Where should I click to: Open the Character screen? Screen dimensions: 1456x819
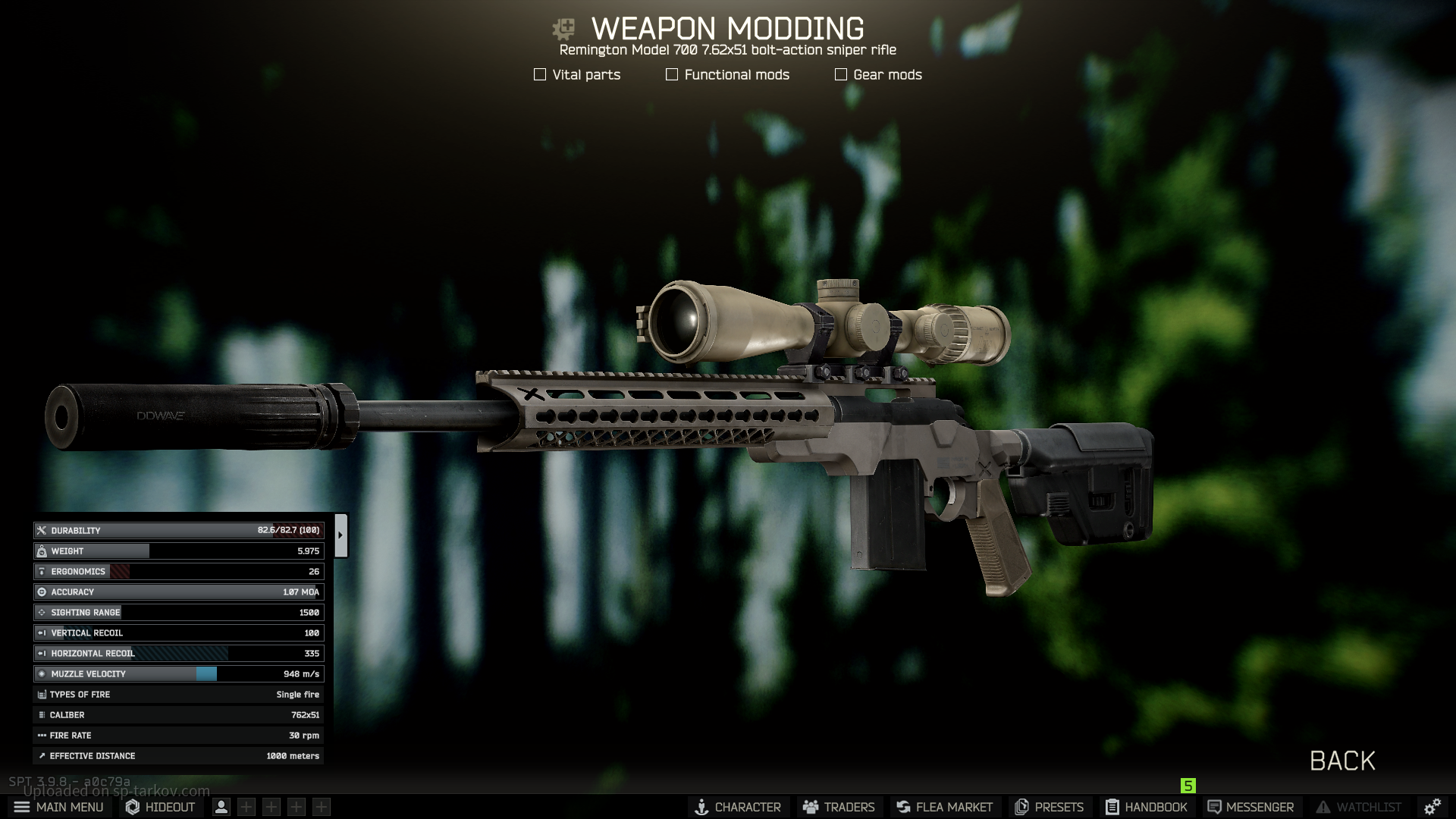(x=738, y=807)
